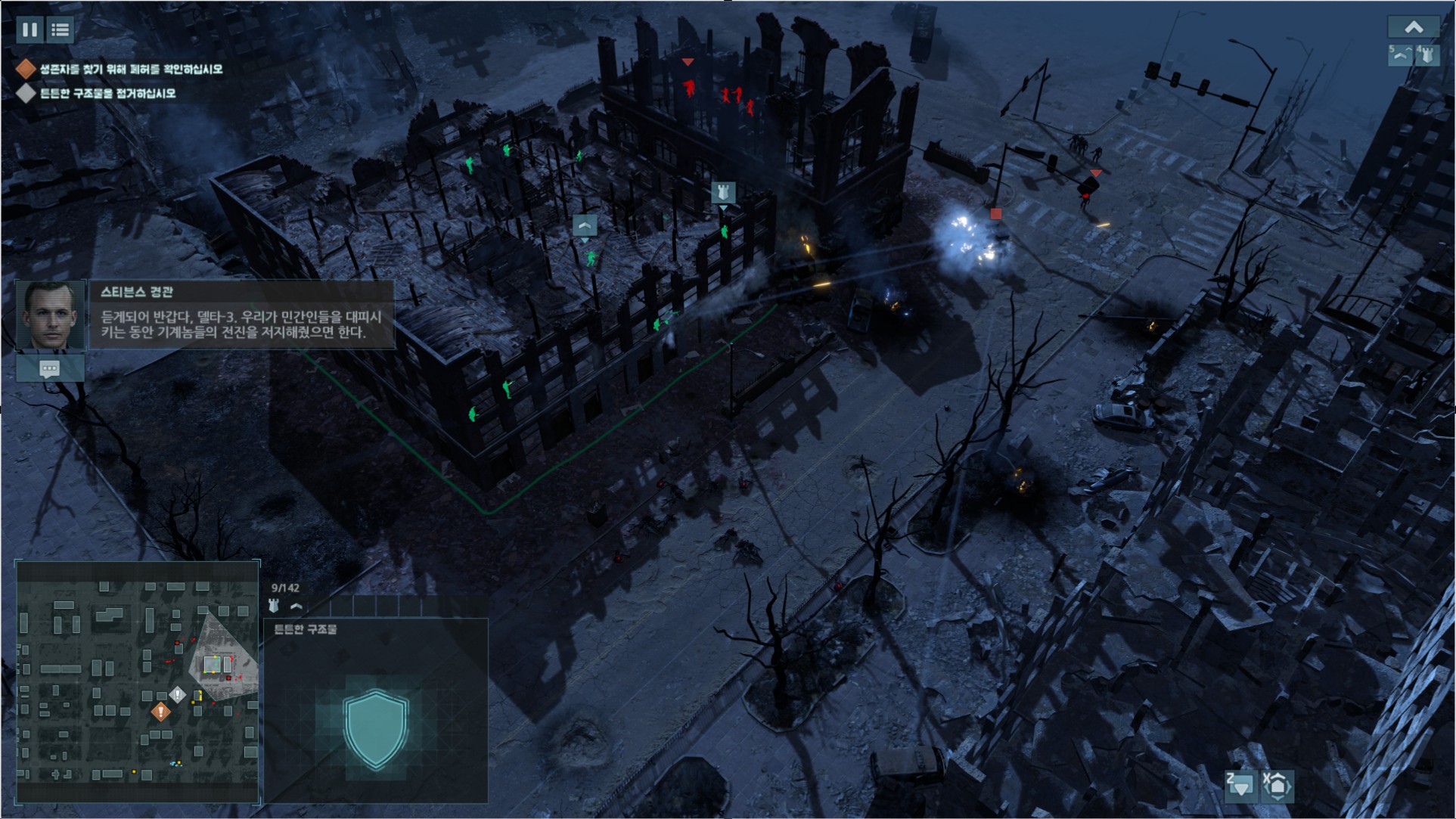The width and height of the screenshot is (1456, 819).
Task: Click Officer Stevens' portrait
Action: (51, 315)
